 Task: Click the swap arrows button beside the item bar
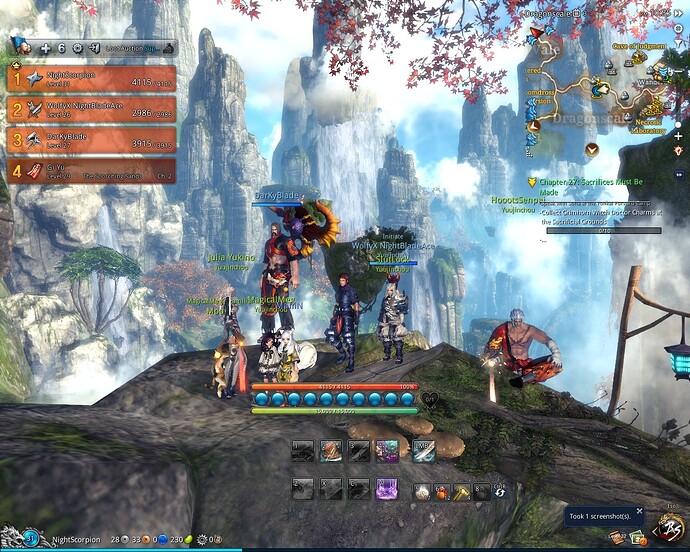(500, 492)
